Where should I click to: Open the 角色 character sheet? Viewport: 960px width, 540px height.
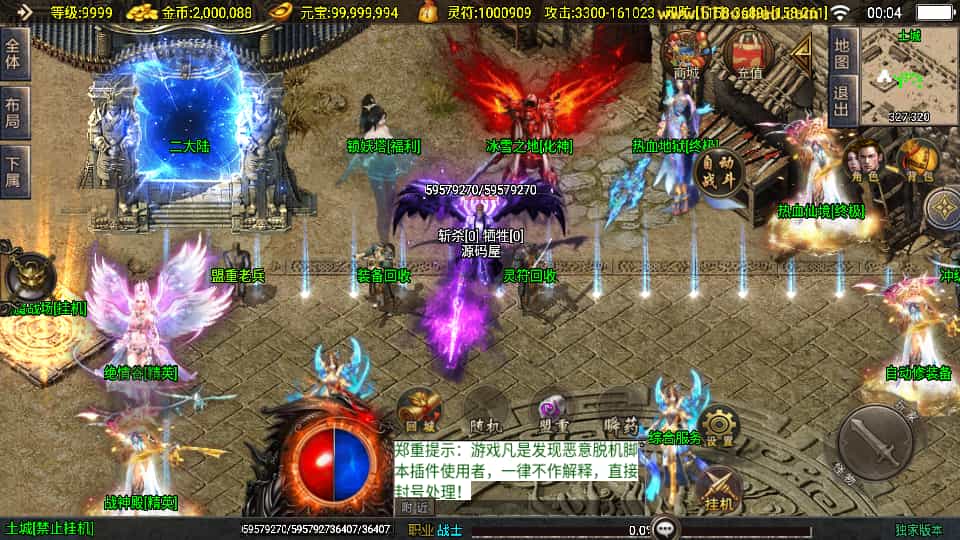(x=864, y=162)
